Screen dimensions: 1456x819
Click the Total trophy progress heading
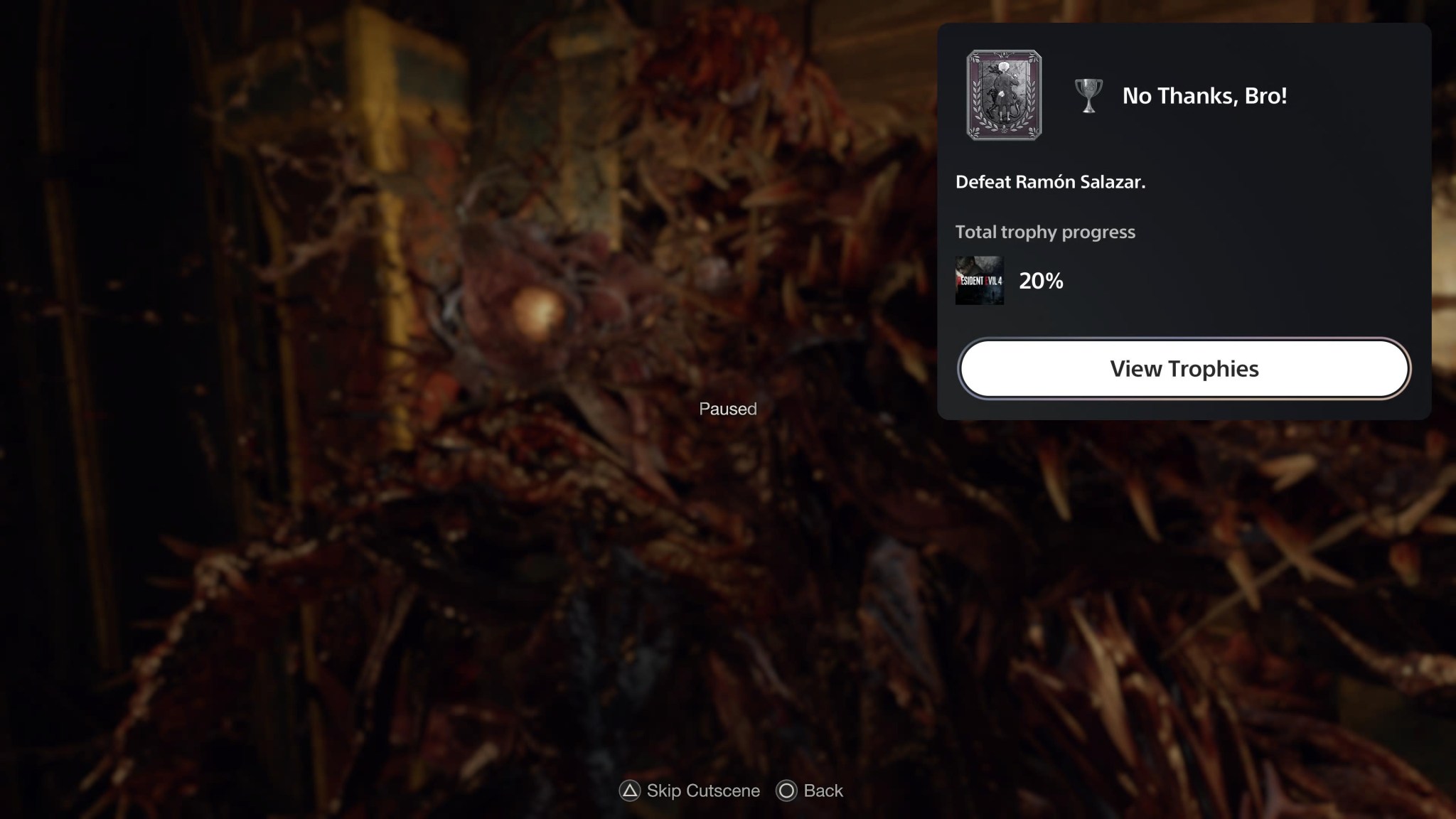tap(1045, 232)
